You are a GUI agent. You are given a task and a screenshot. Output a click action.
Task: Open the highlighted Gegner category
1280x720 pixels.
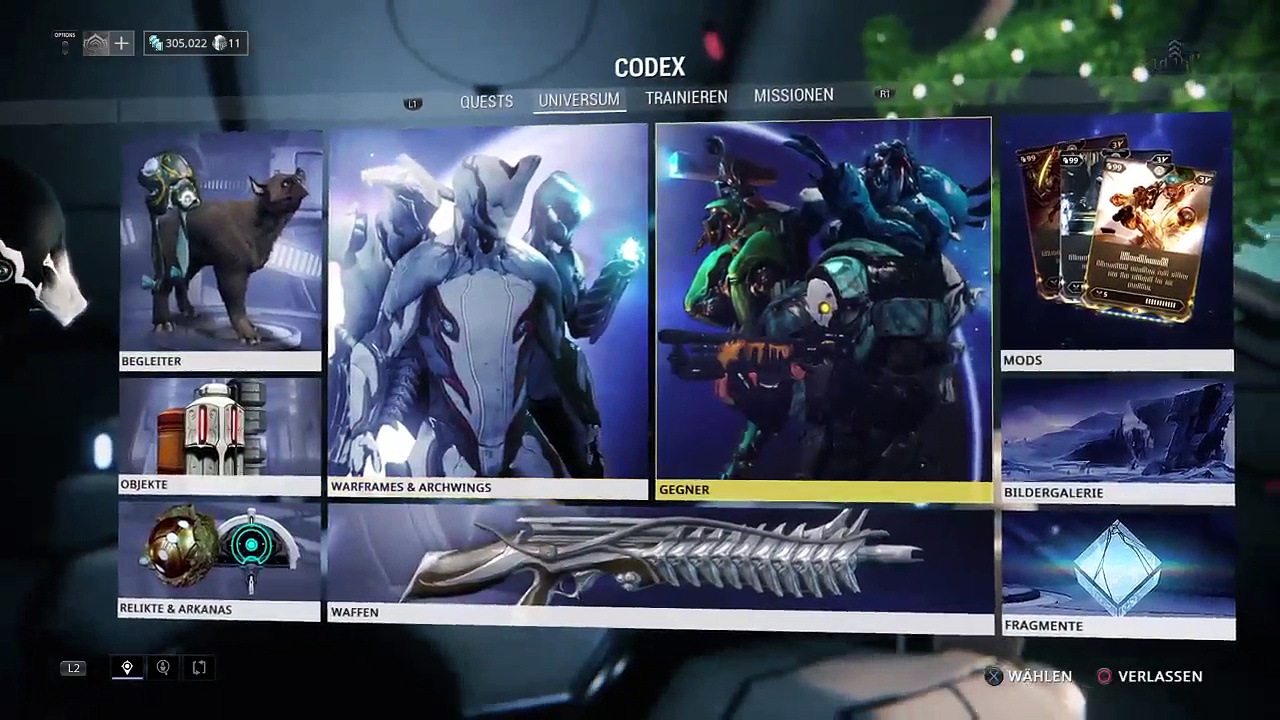[823, 310]
